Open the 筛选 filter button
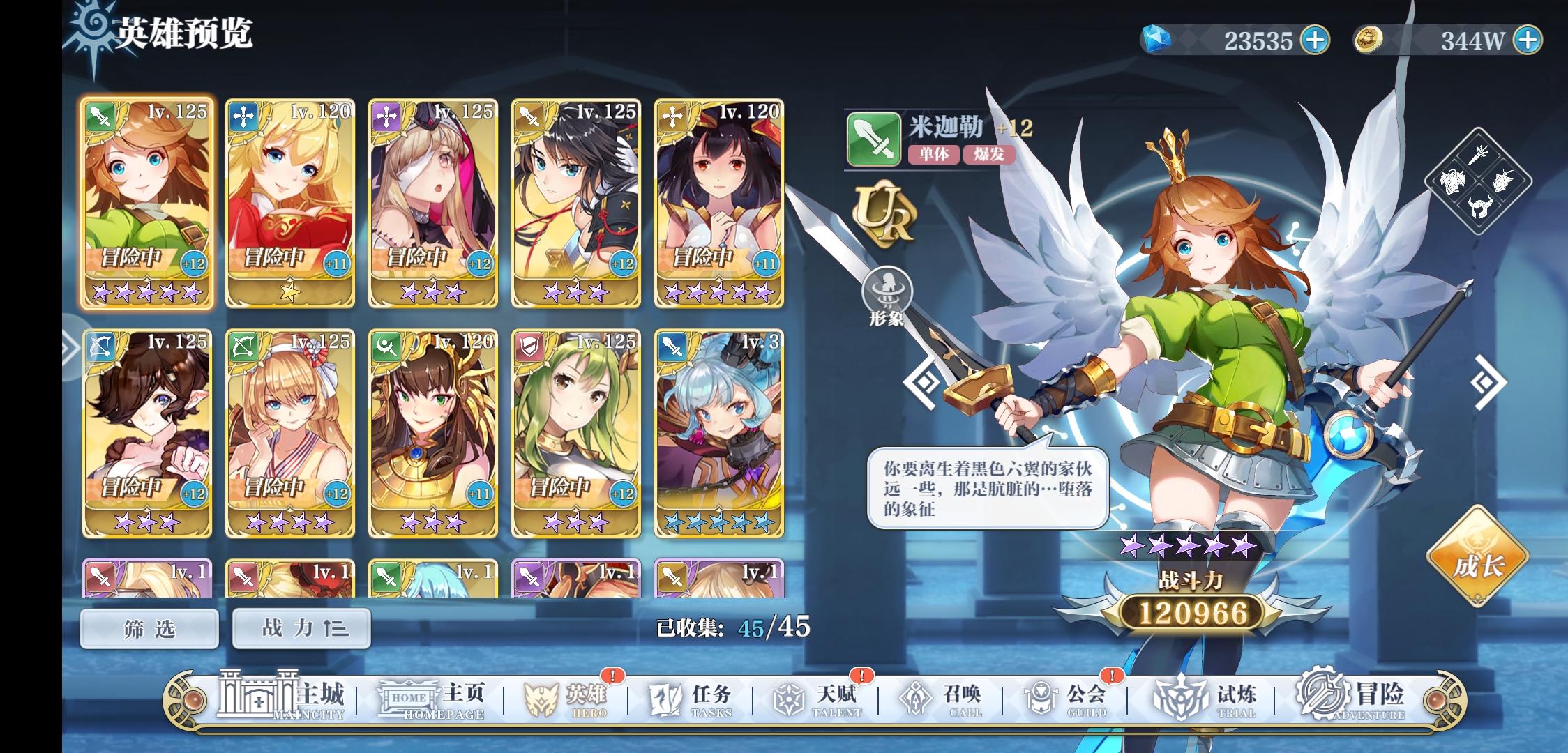Screen dimensions: 1568x753 click(148, 627)
